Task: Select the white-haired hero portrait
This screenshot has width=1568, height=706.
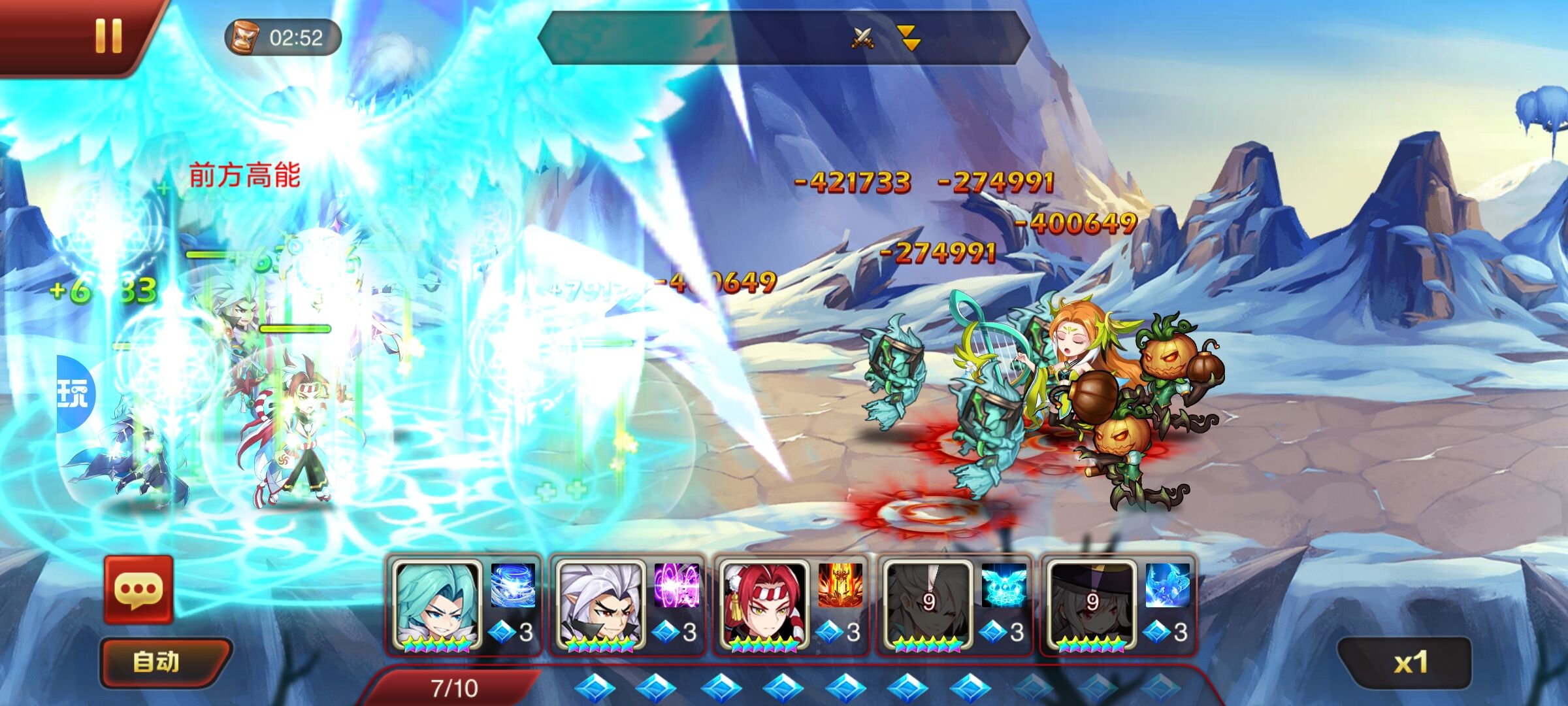Action: [600, 605]
